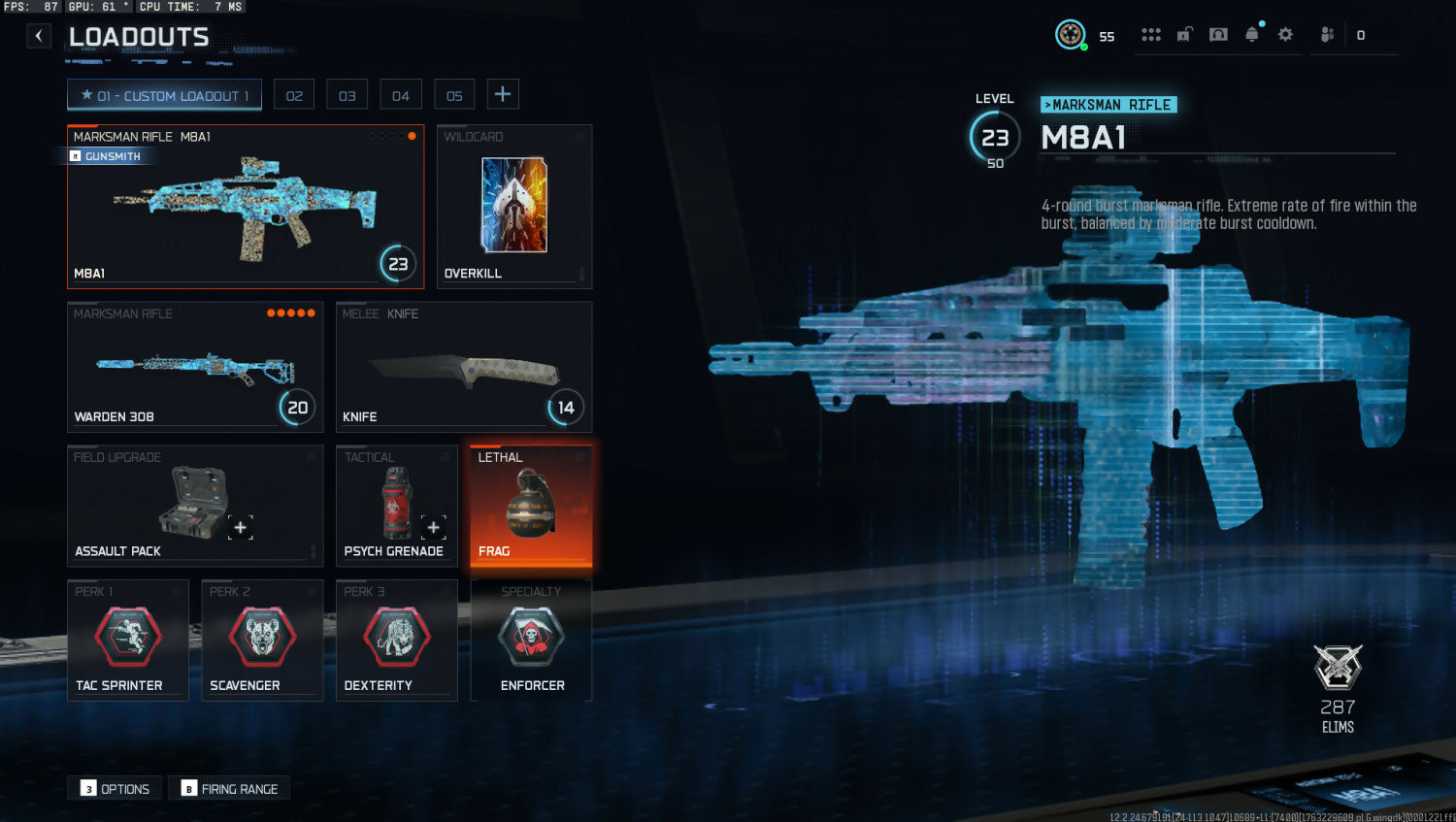Open the Overkill wildcard slot

tap(514, 207)
